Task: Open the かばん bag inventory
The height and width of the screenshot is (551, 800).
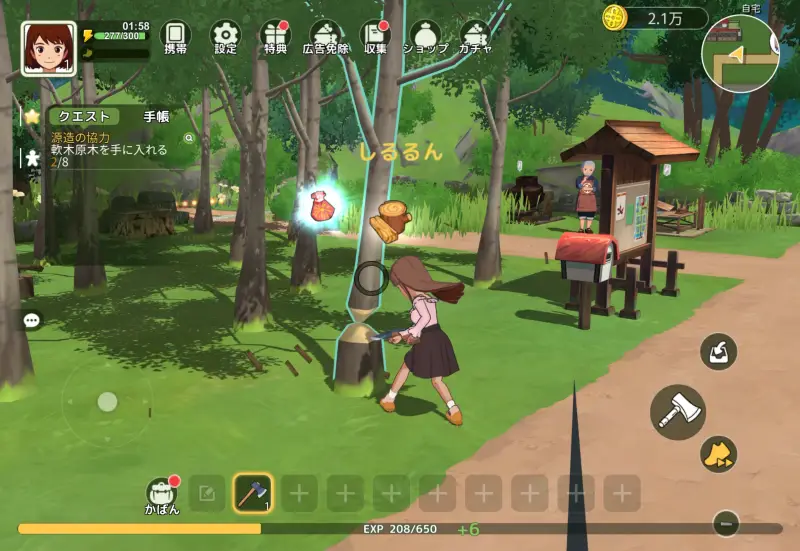Action: point(161,494)
